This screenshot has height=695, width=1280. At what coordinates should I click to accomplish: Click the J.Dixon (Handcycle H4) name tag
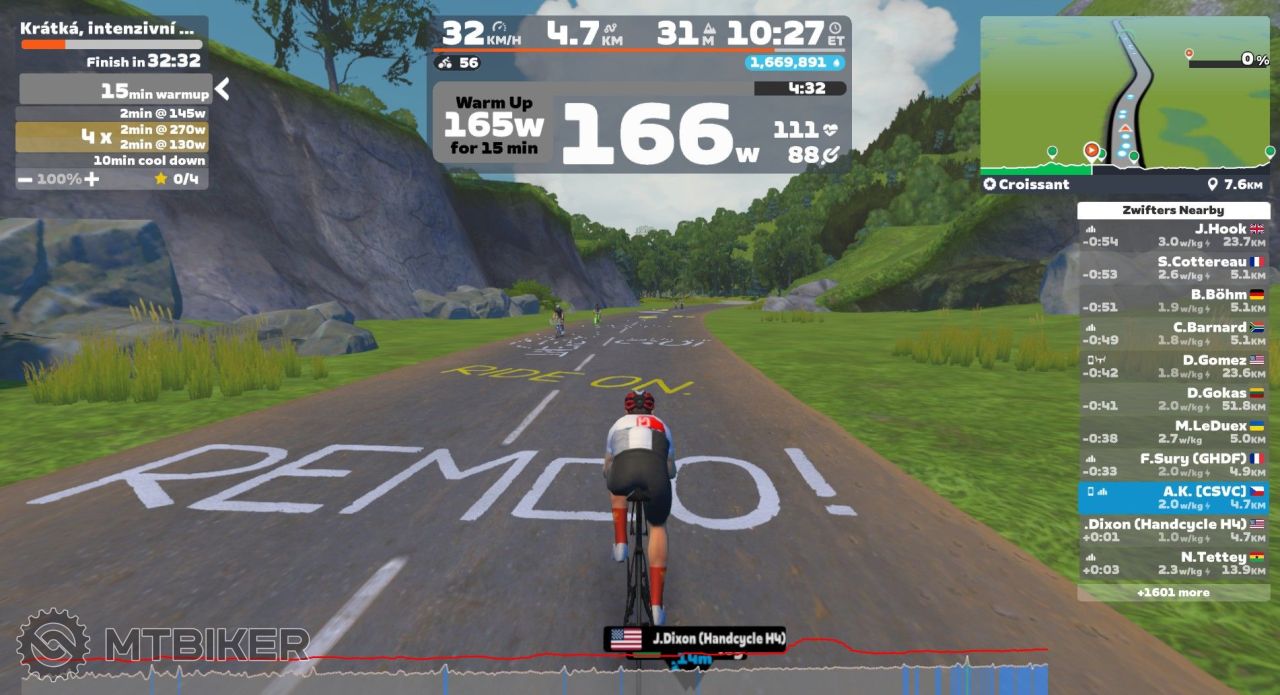pyautogui.click(x=696, y=639)
